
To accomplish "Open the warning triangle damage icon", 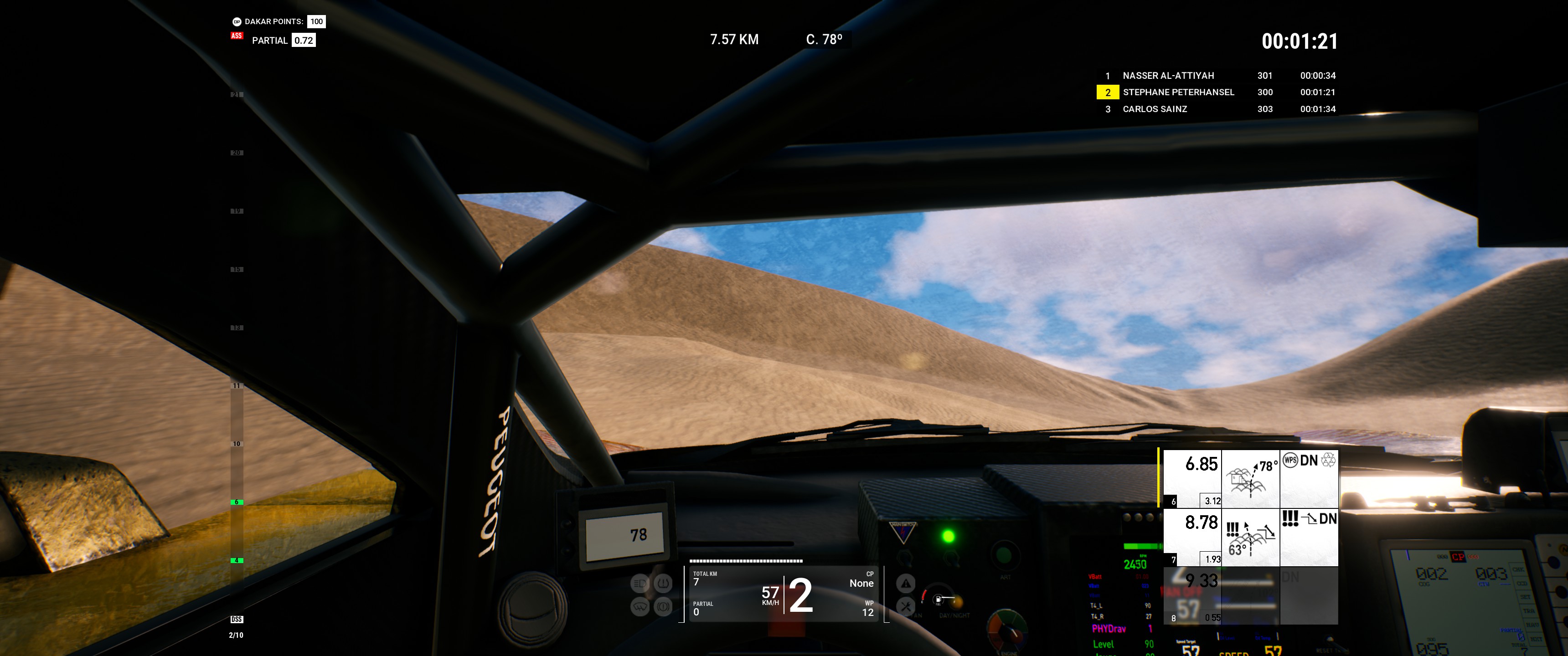I will tap(906, 584).
